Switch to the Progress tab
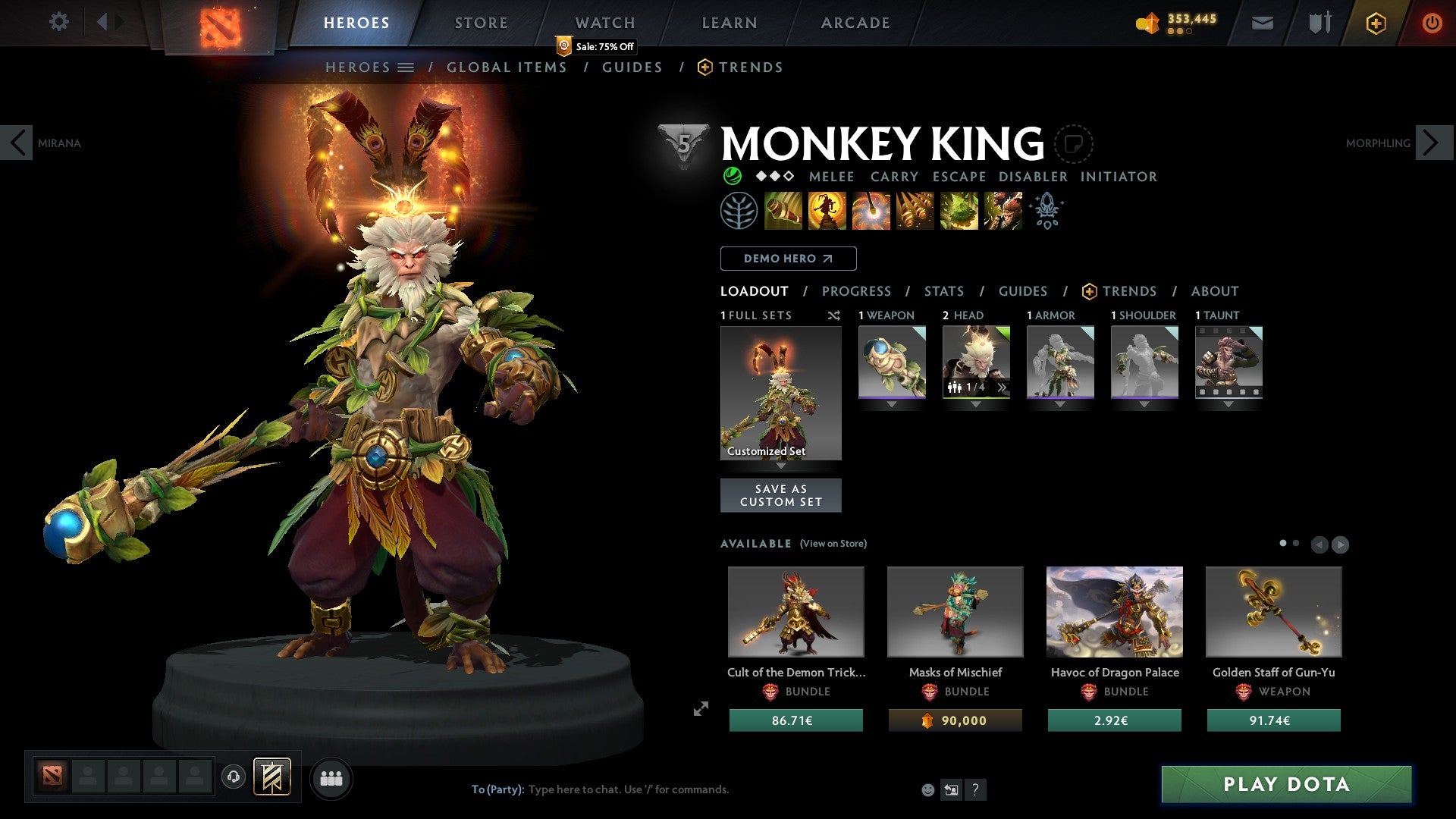Viewport: 1456px width, 819px height. 857,291
